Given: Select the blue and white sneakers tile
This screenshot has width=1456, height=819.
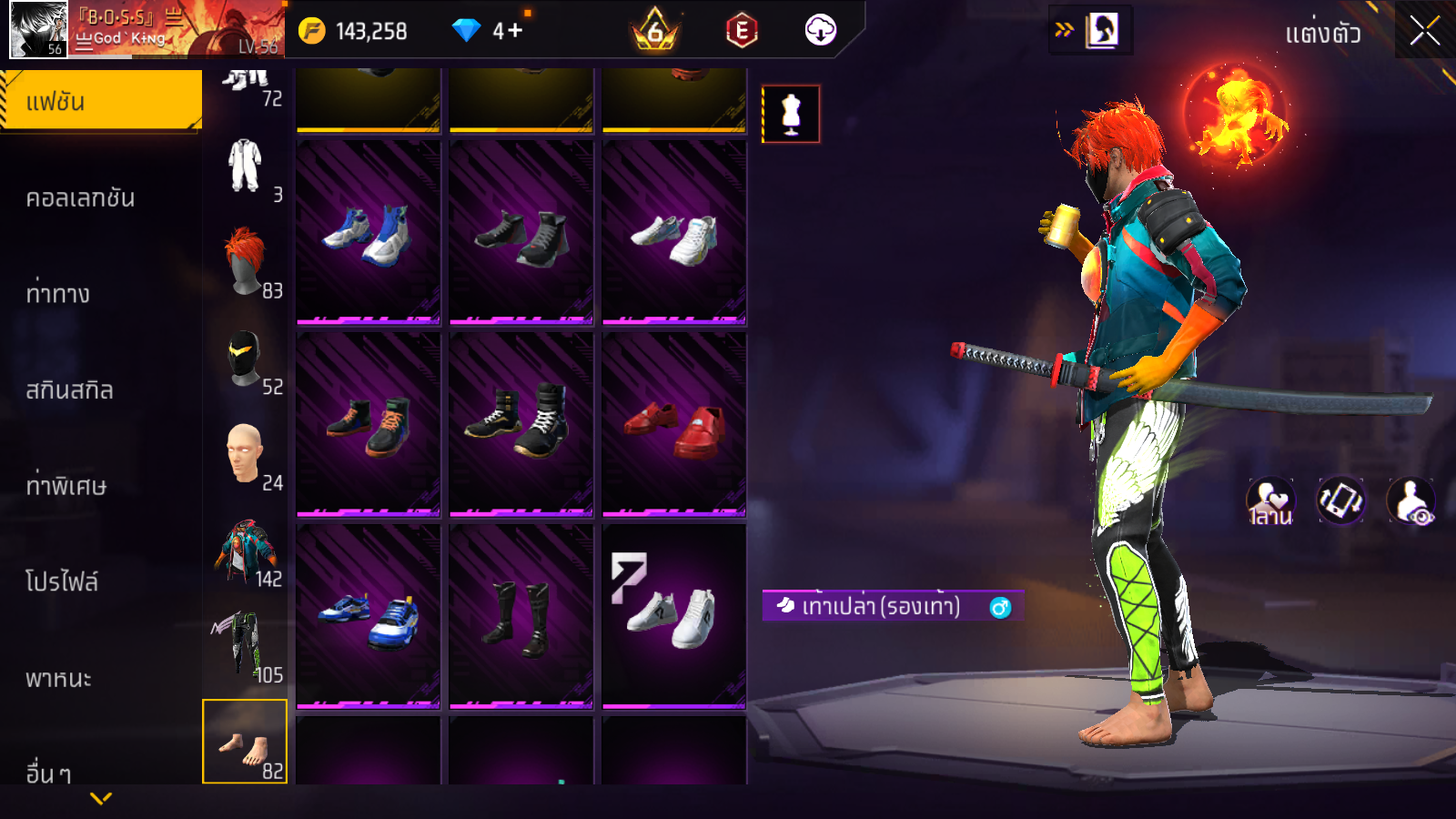Looking at the screenshot, I should (x=369, y=232).
